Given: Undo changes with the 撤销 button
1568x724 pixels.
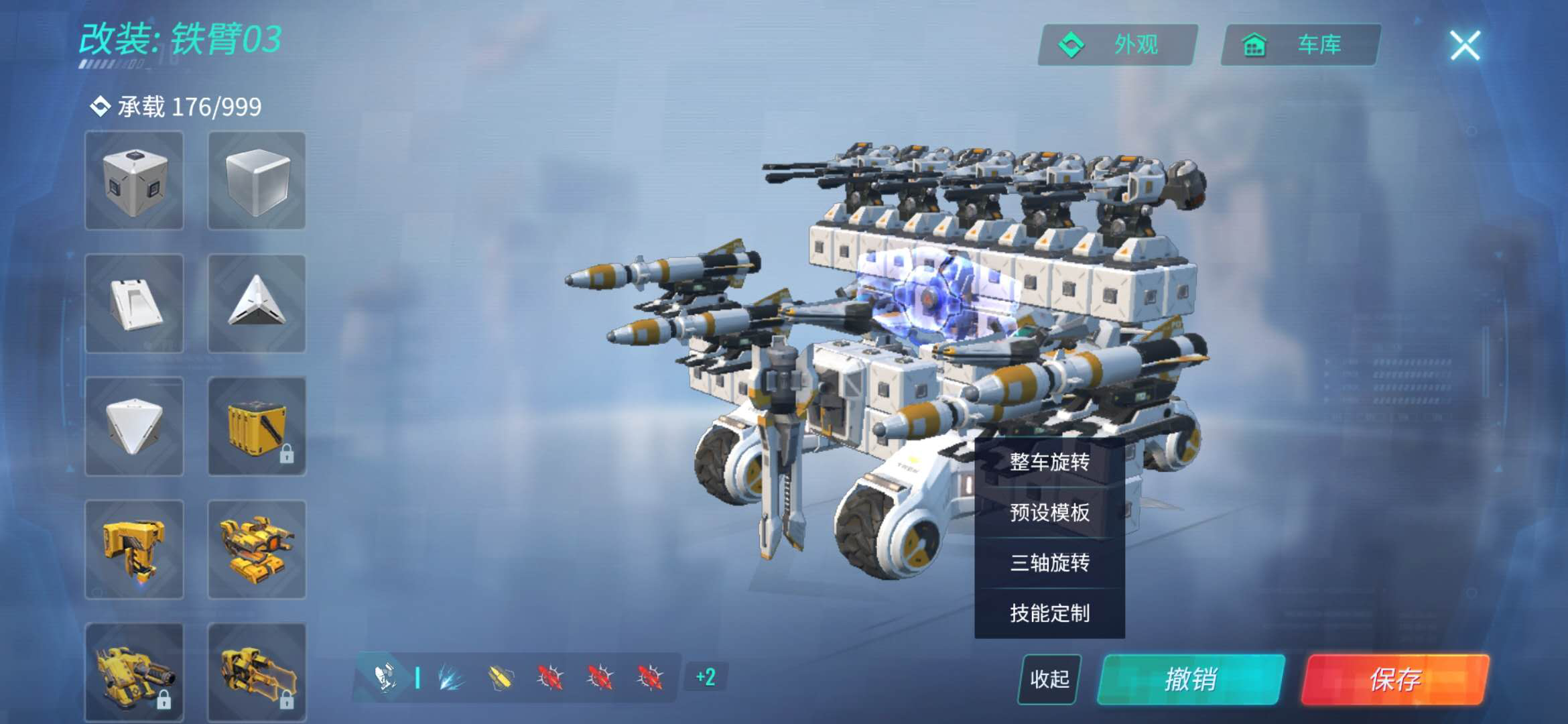Looking at the screenshot, I should pos(1191,679).
